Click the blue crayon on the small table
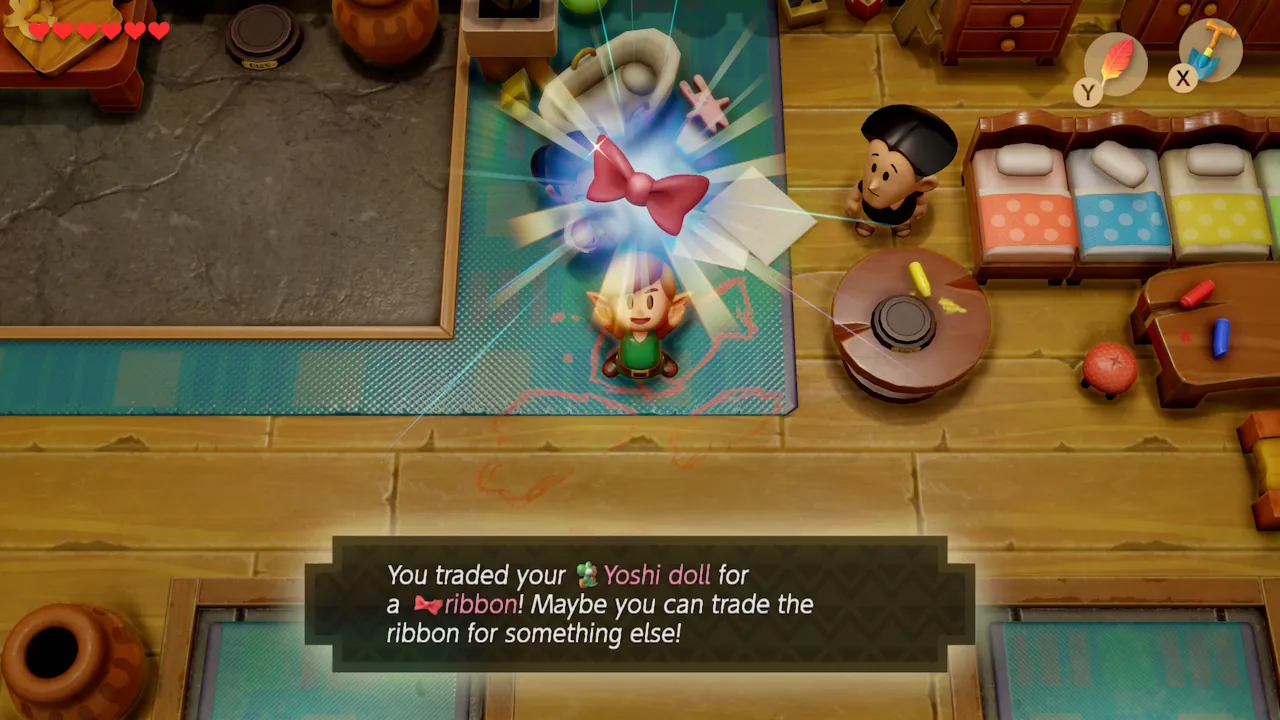Viewport: 1280px width, 720px height. pyautogui.click(x=1222, y=340)
